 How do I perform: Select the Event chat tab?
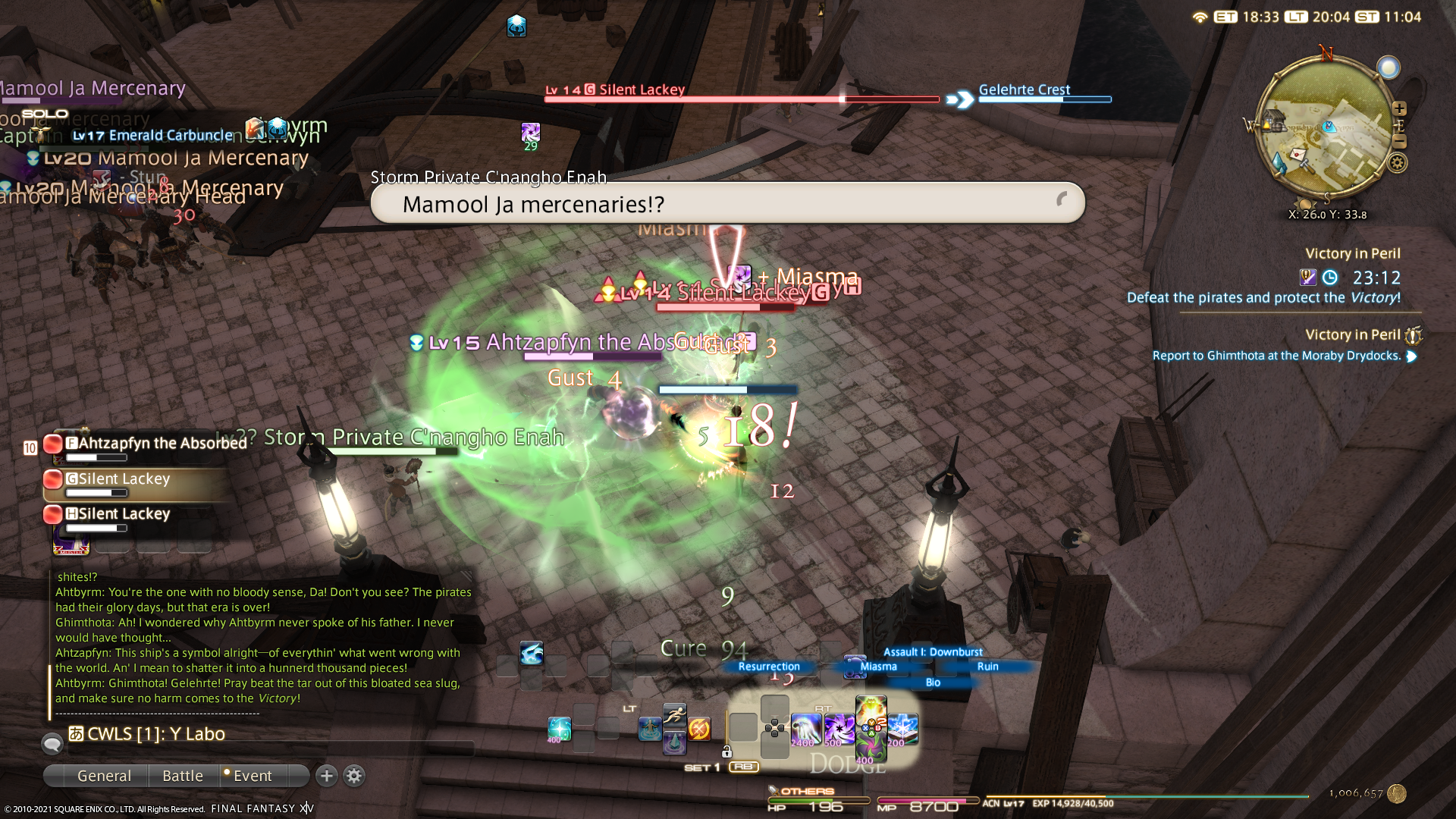click(252, 776)
